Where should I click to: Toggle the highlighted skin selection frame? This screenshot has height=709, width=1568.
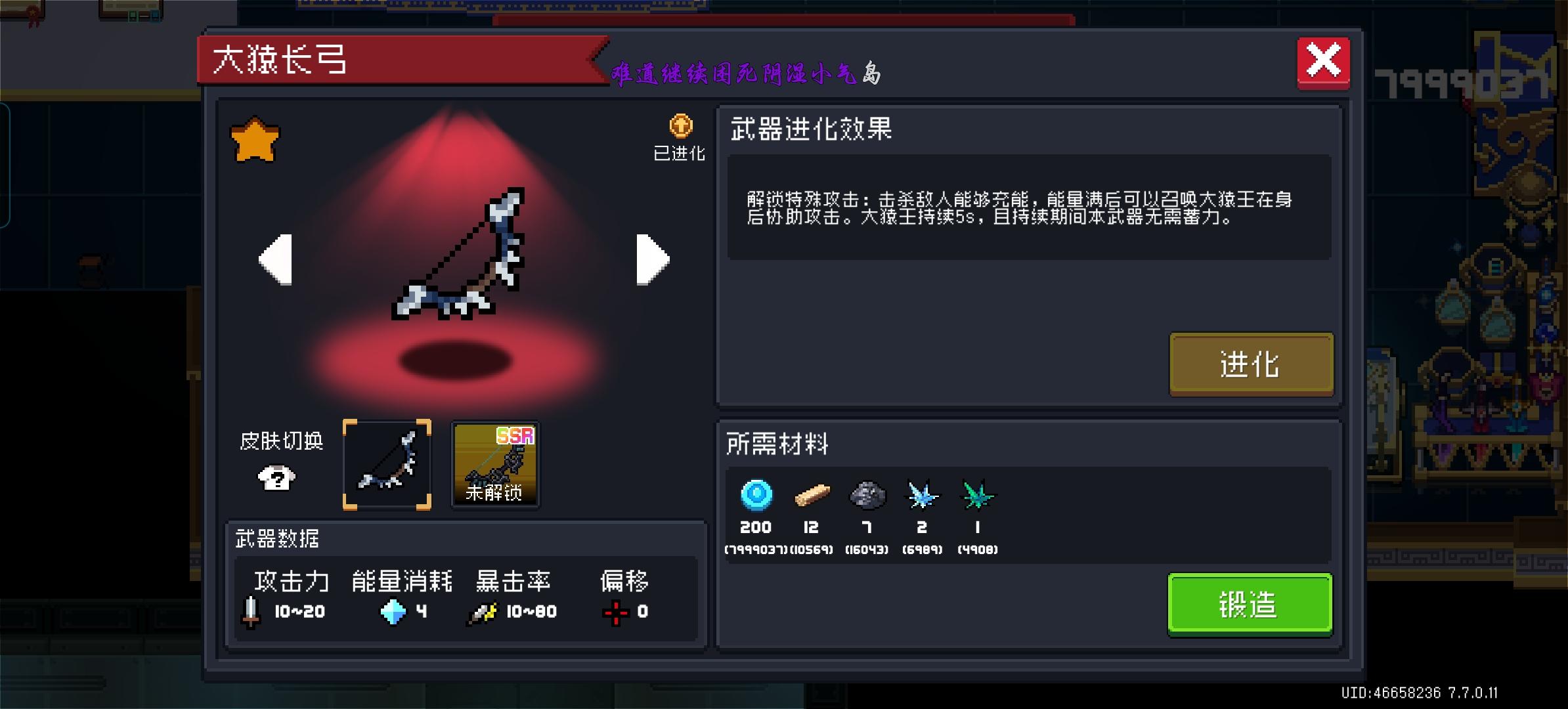point(387,465)
